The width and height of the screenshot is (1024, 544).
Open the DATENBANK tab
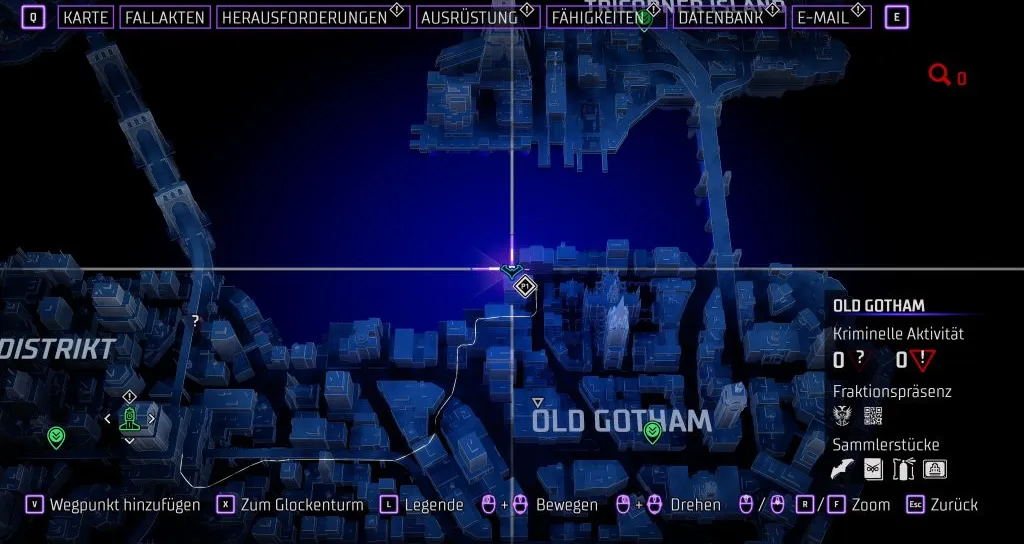(720, 18)
